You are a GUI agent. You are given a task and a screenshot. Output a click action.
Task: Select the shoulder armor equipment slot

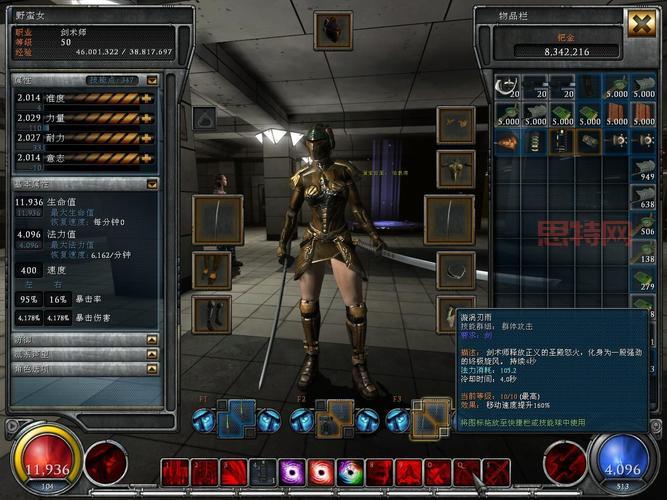click(x=455, y=126)
